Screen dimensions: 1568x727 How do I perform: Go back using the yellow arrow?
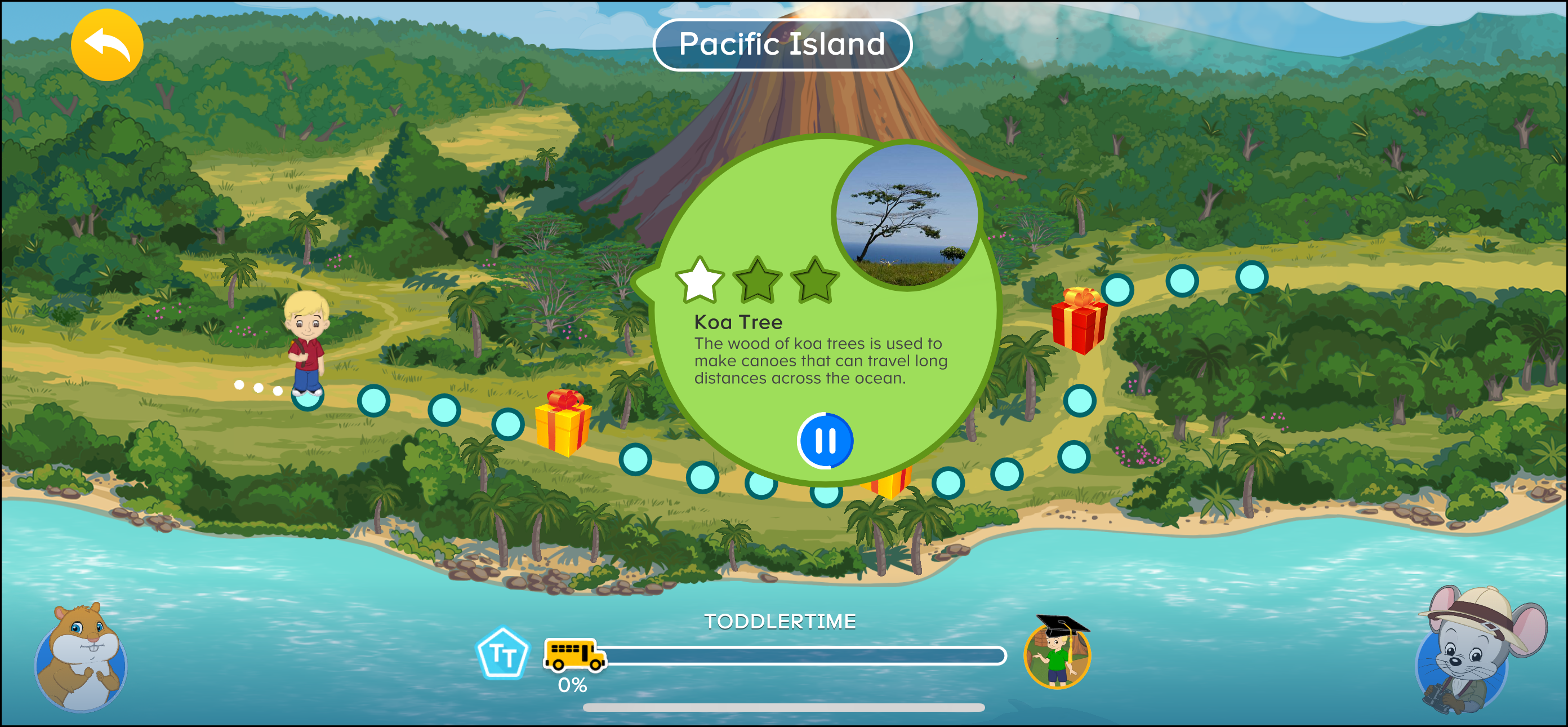tap(107, 44)
